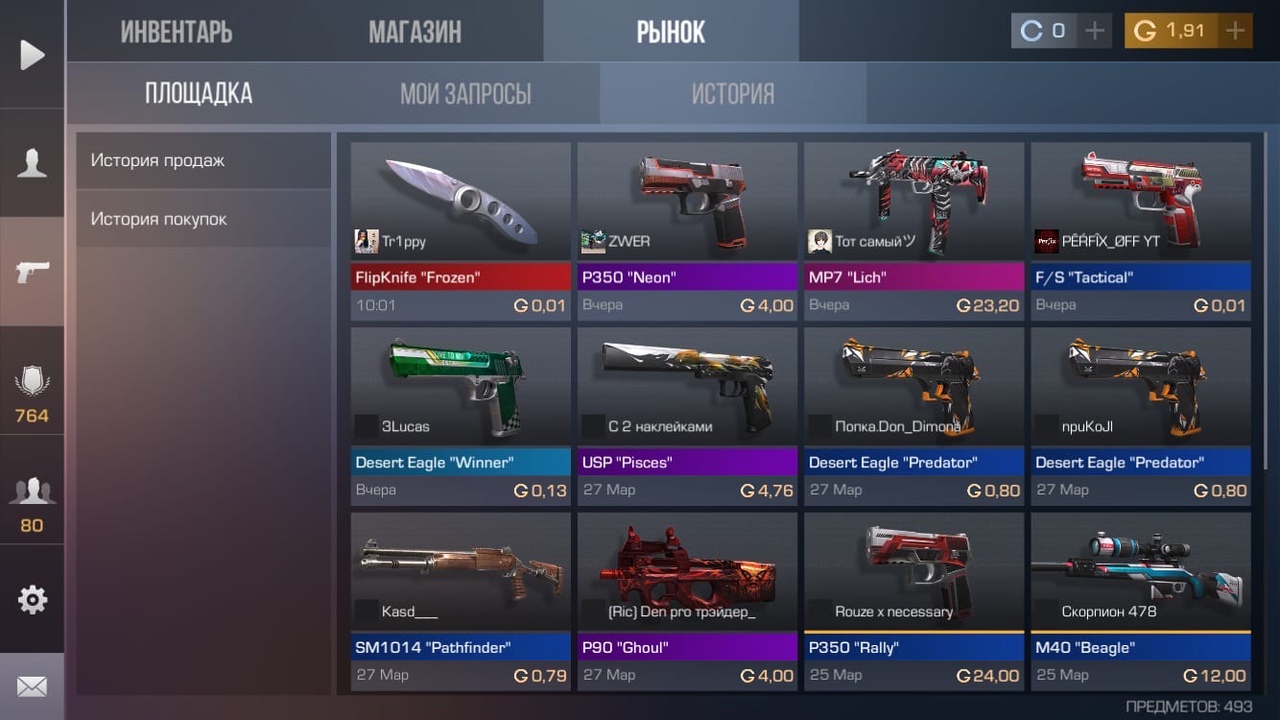
Task: Tap the play triangle icon
Action: click(x=32, y=54)
